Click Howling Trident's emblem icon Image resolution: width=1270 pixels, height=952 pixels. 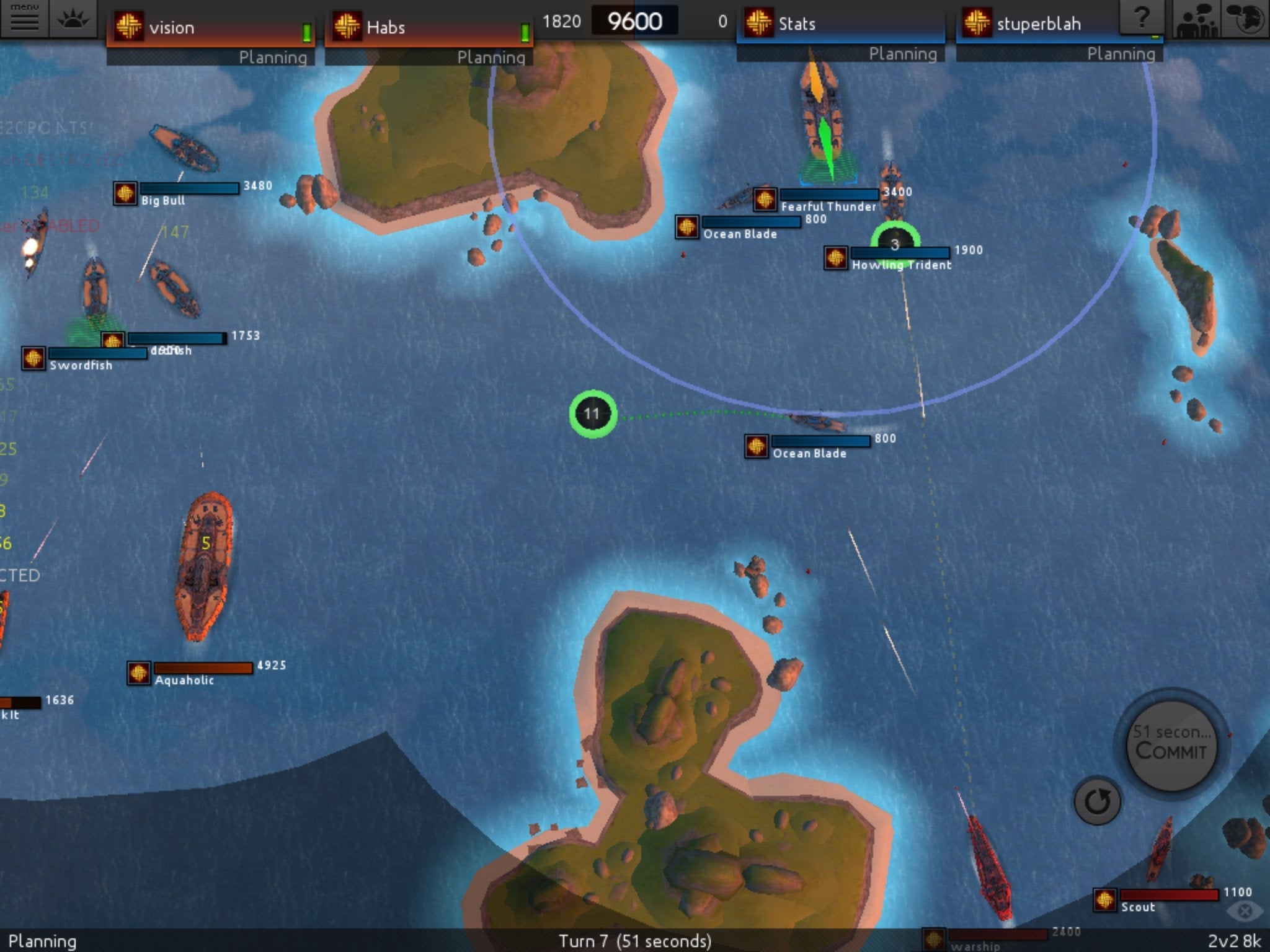click(x=836, y=257)
